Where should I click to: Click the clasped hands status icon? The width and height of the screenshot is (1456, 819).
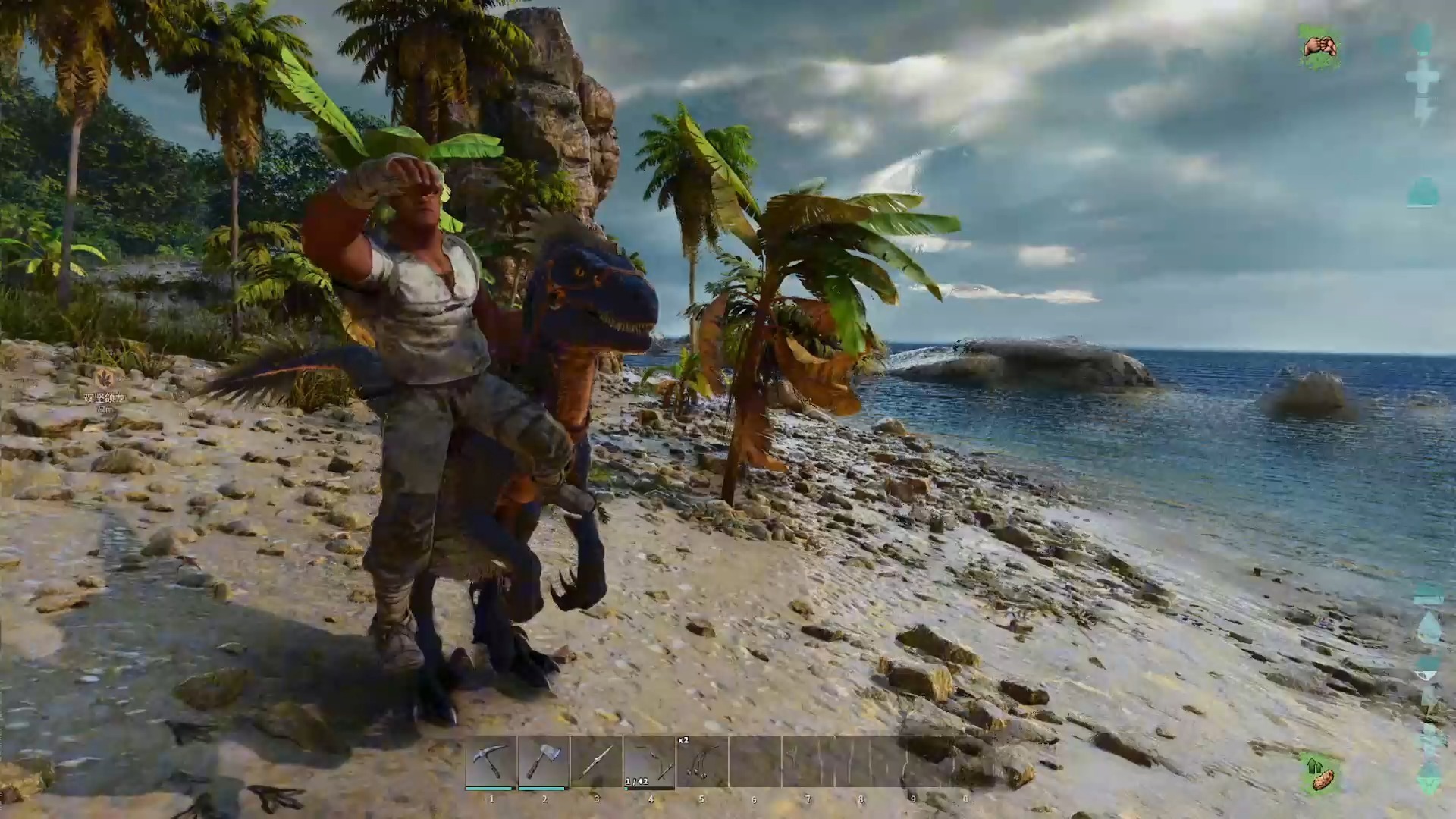coord(1319,47)
